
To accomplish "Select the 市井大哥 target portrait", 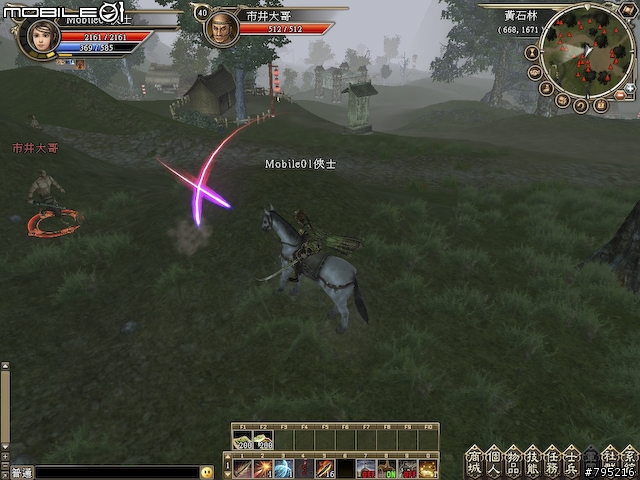I will 221,29.
